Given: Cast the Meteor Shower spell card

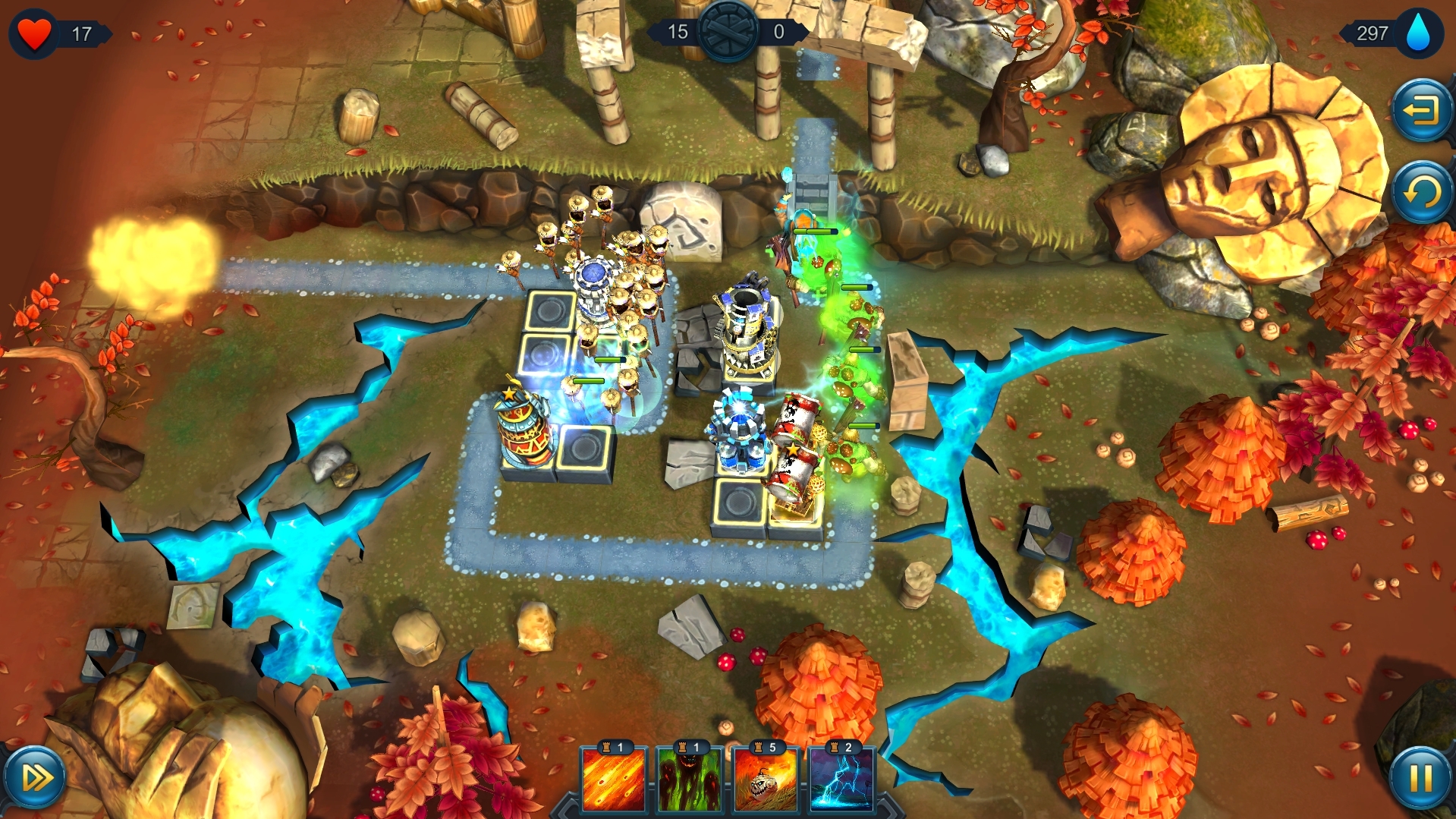Looking at the screenshot, I should [x=614, y=782].
